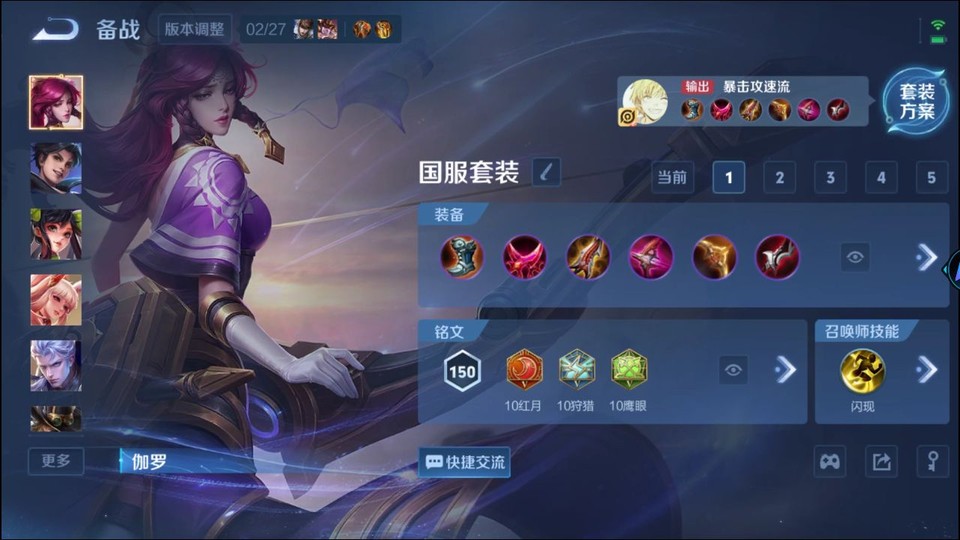Viewport: 960px width, 540px height.
Task: Open the share icon button
Action: (881, 461)
